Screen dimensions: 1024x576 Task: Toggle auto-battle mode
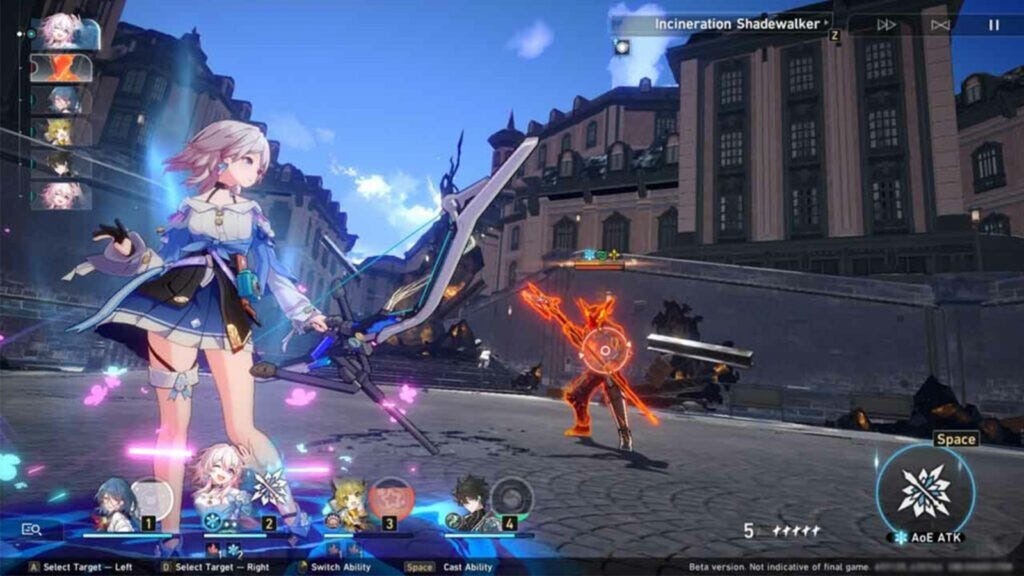coord(940,25)
